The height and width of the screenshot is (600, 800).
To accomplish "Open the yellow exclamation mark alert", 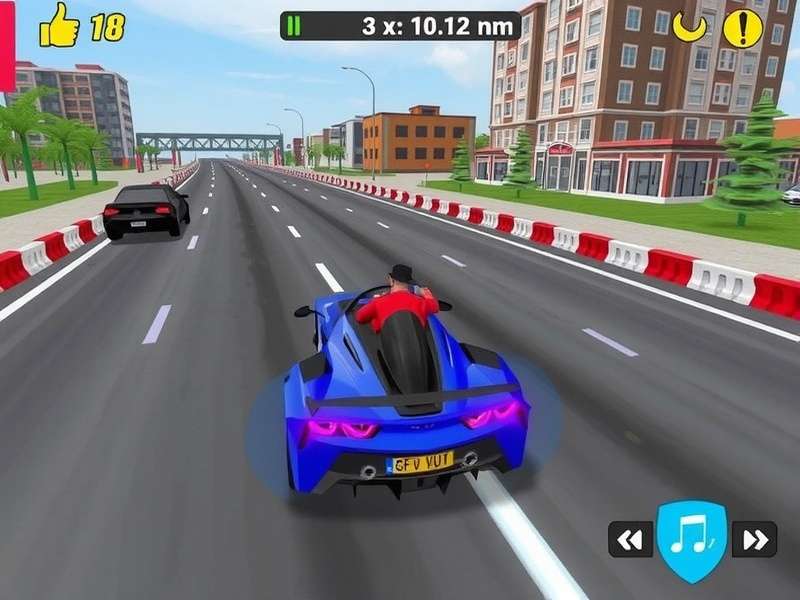I will [742, 27].
